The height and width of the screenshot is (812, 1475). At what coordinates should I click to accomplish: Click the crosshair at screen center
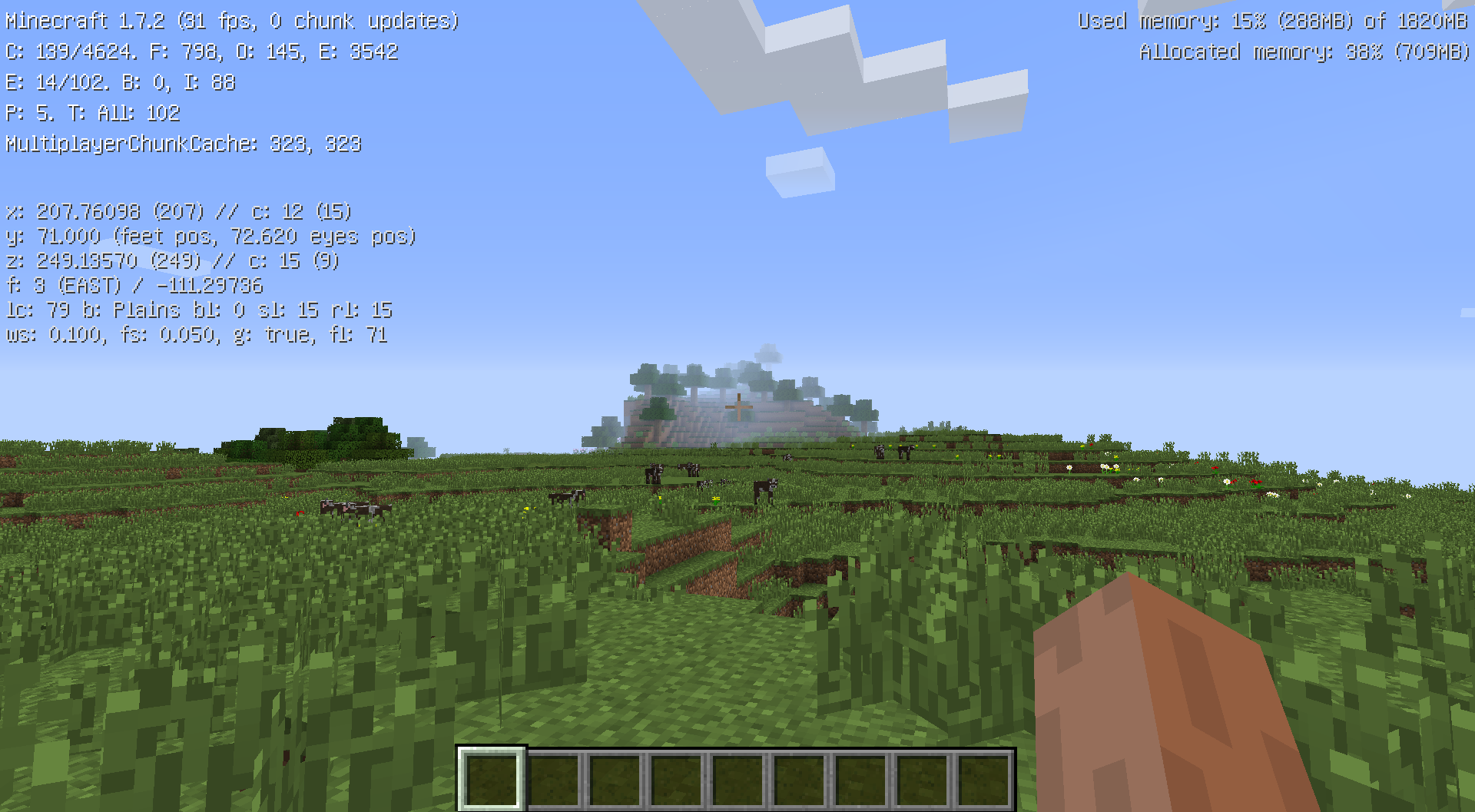[737, 406]
